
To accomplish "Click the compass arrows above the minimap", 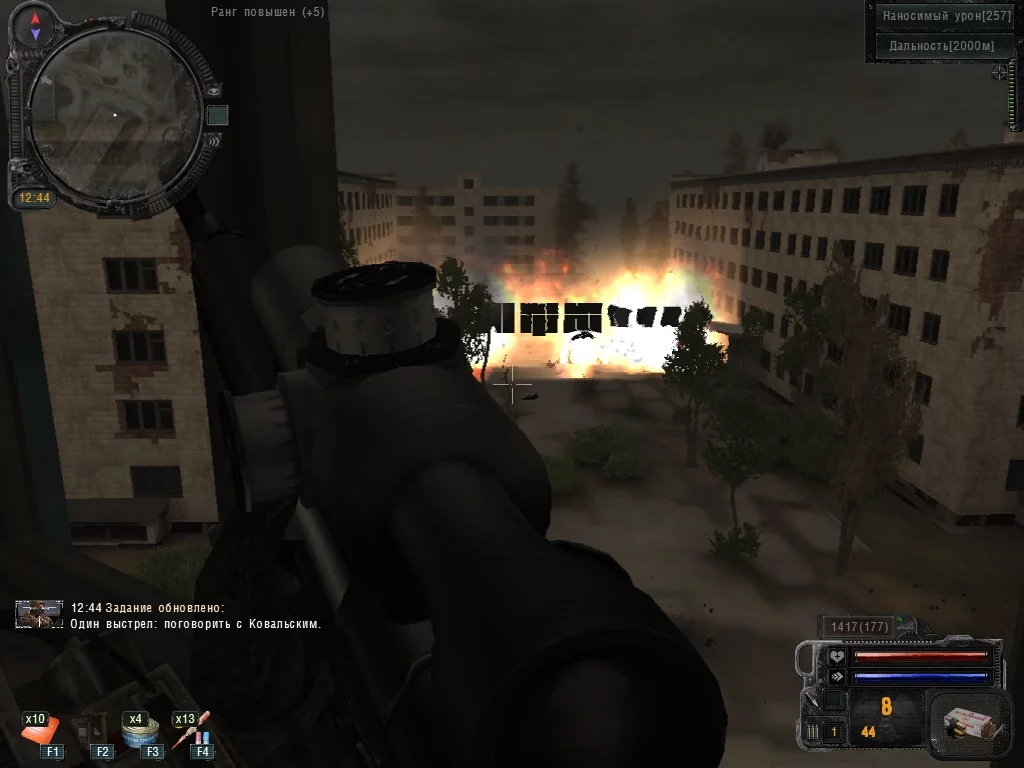I will (x=35, y=26).
